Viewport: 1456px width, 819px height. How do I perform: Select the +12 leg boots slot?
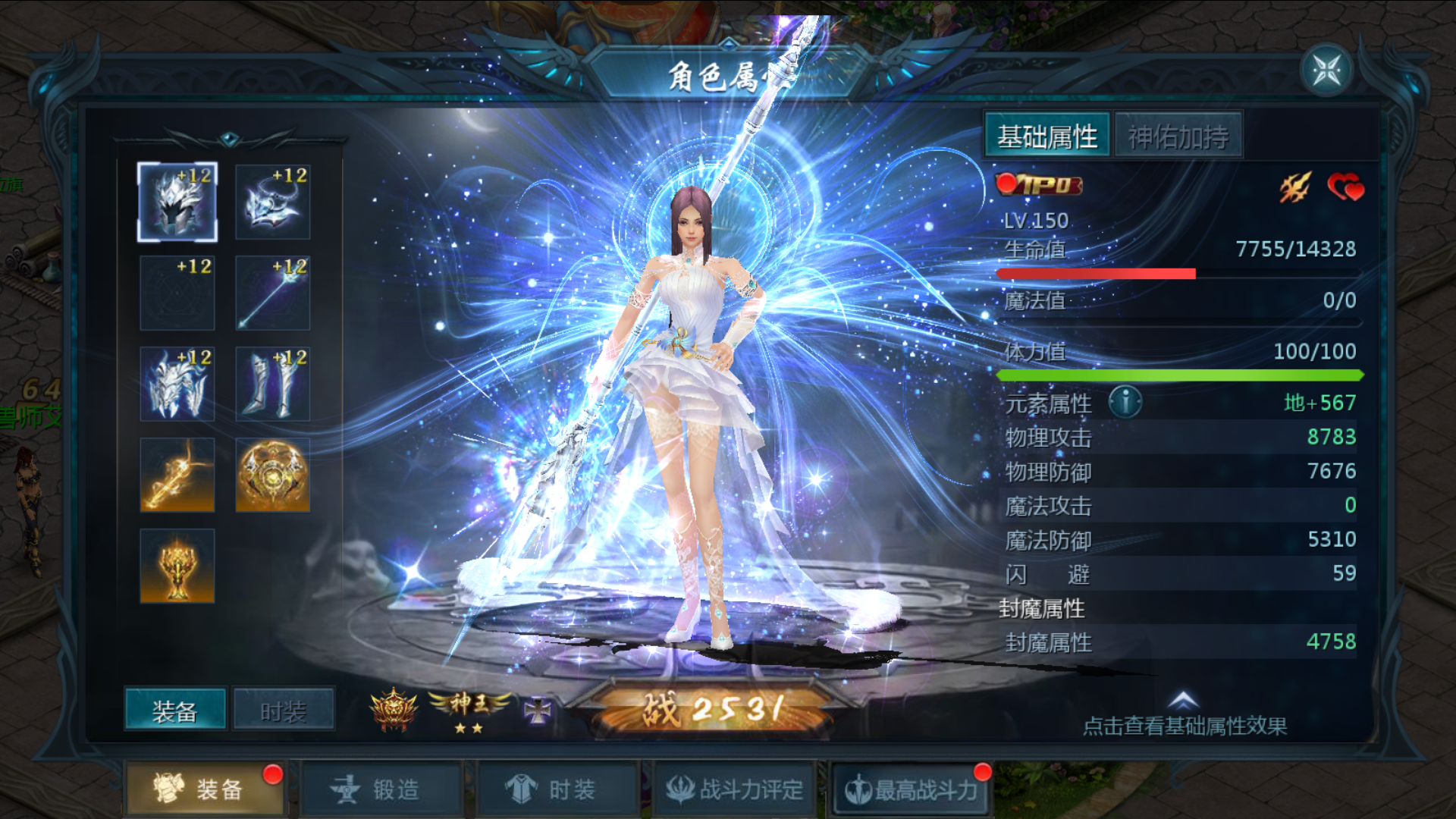(273, 384)
